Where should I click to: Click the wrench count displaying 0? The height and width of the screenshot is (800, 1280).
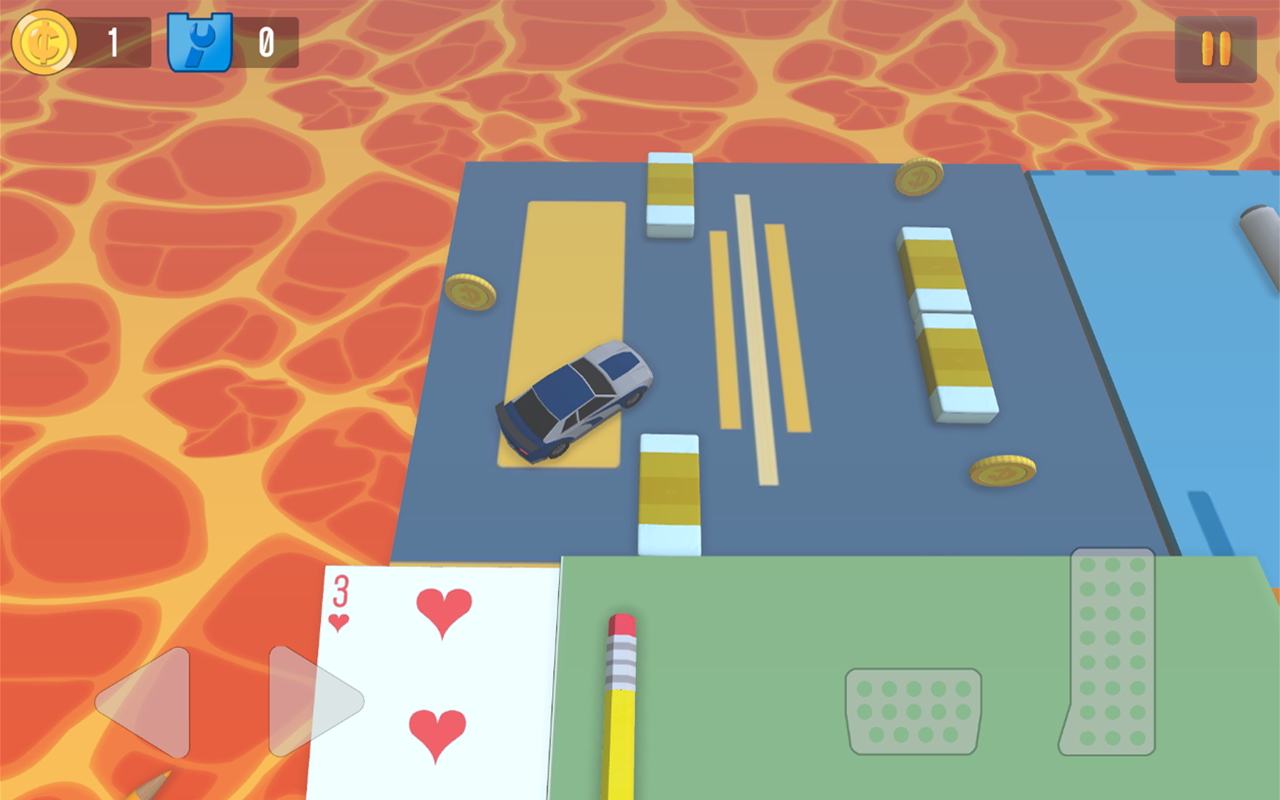pos(266,42)
